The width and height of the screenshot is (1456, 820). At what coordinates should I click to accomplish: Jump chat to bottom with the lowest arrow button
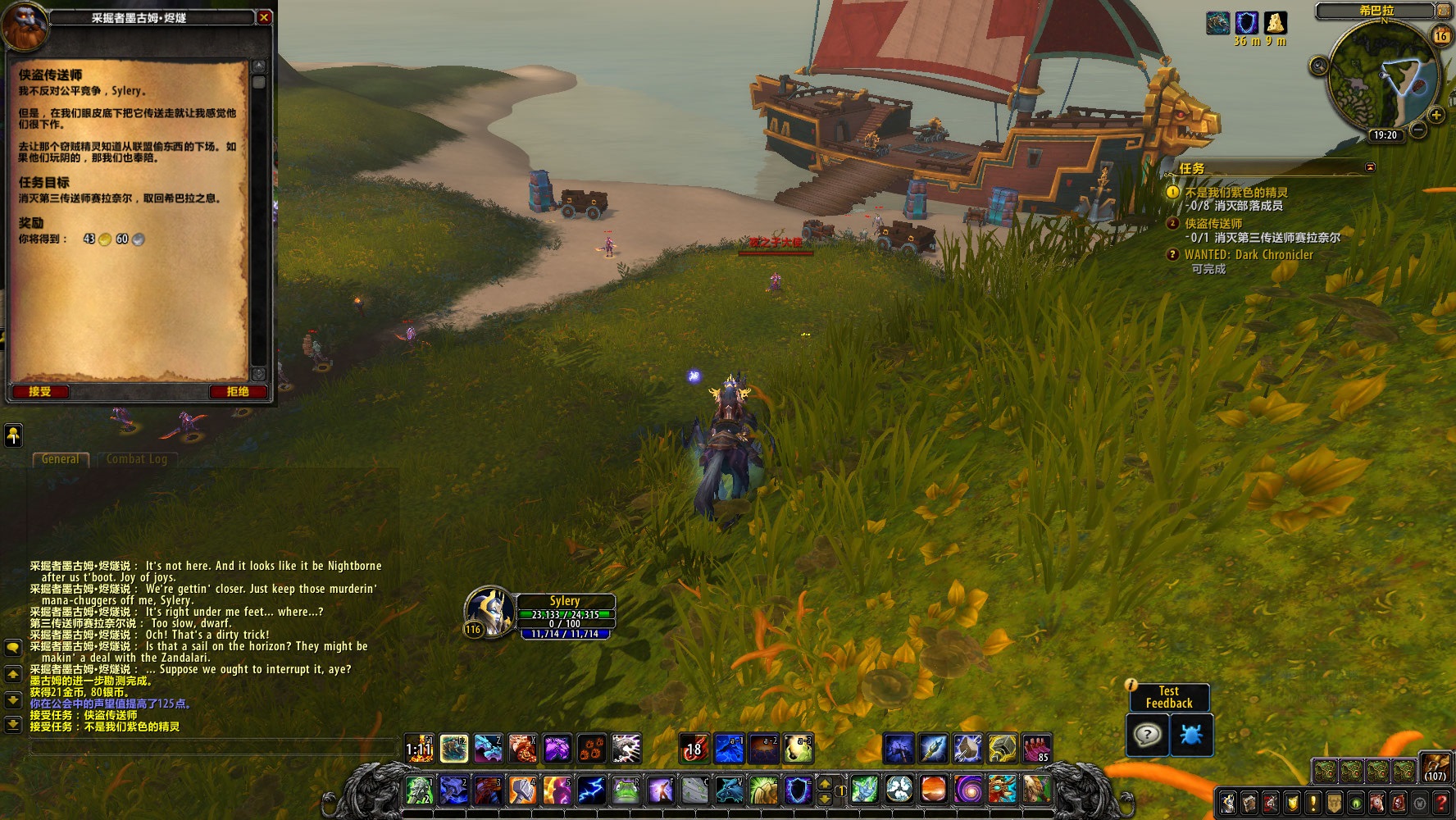(13, 725)
